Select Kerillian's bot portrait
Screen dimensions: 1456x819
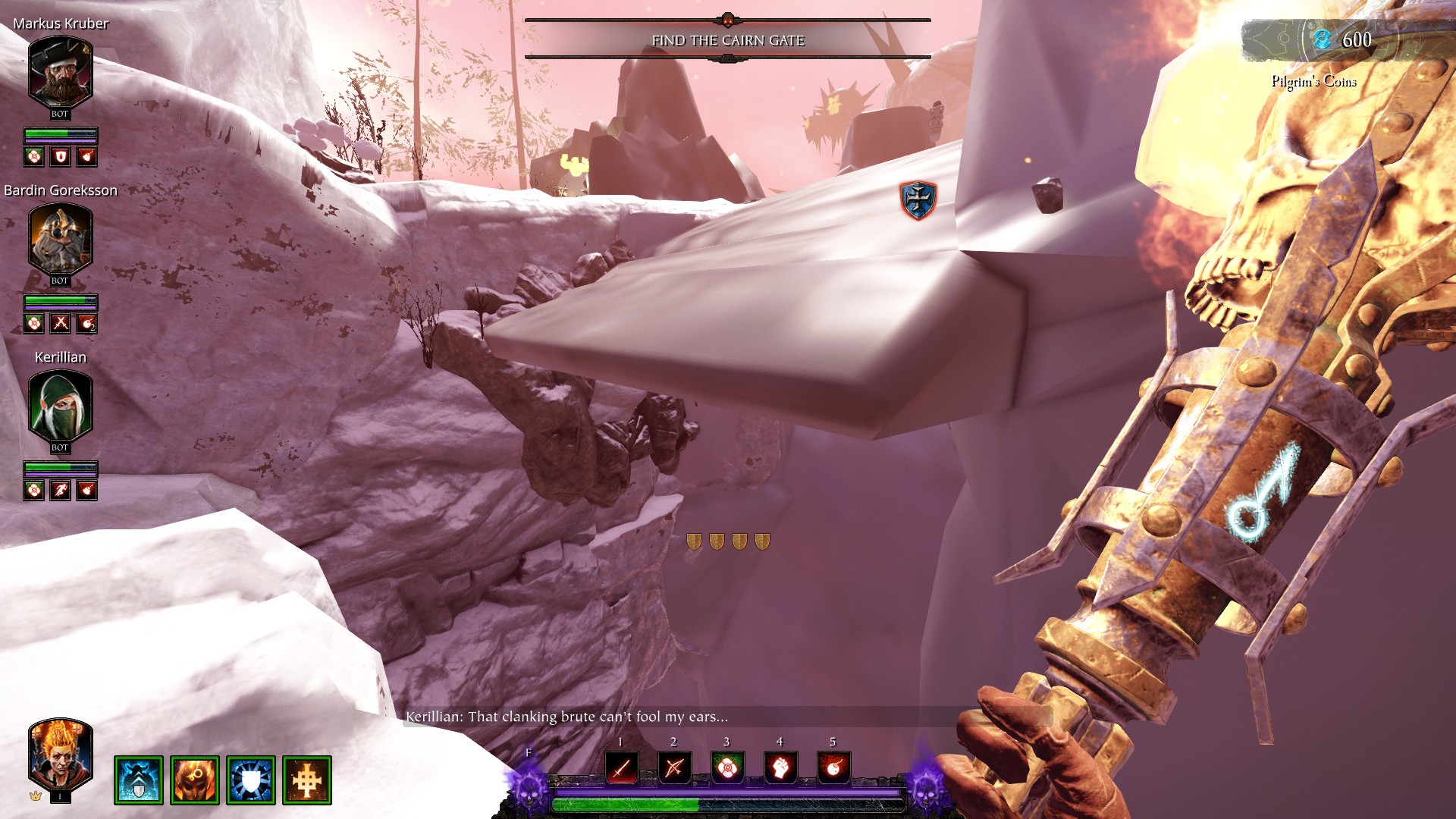point(60,407)
